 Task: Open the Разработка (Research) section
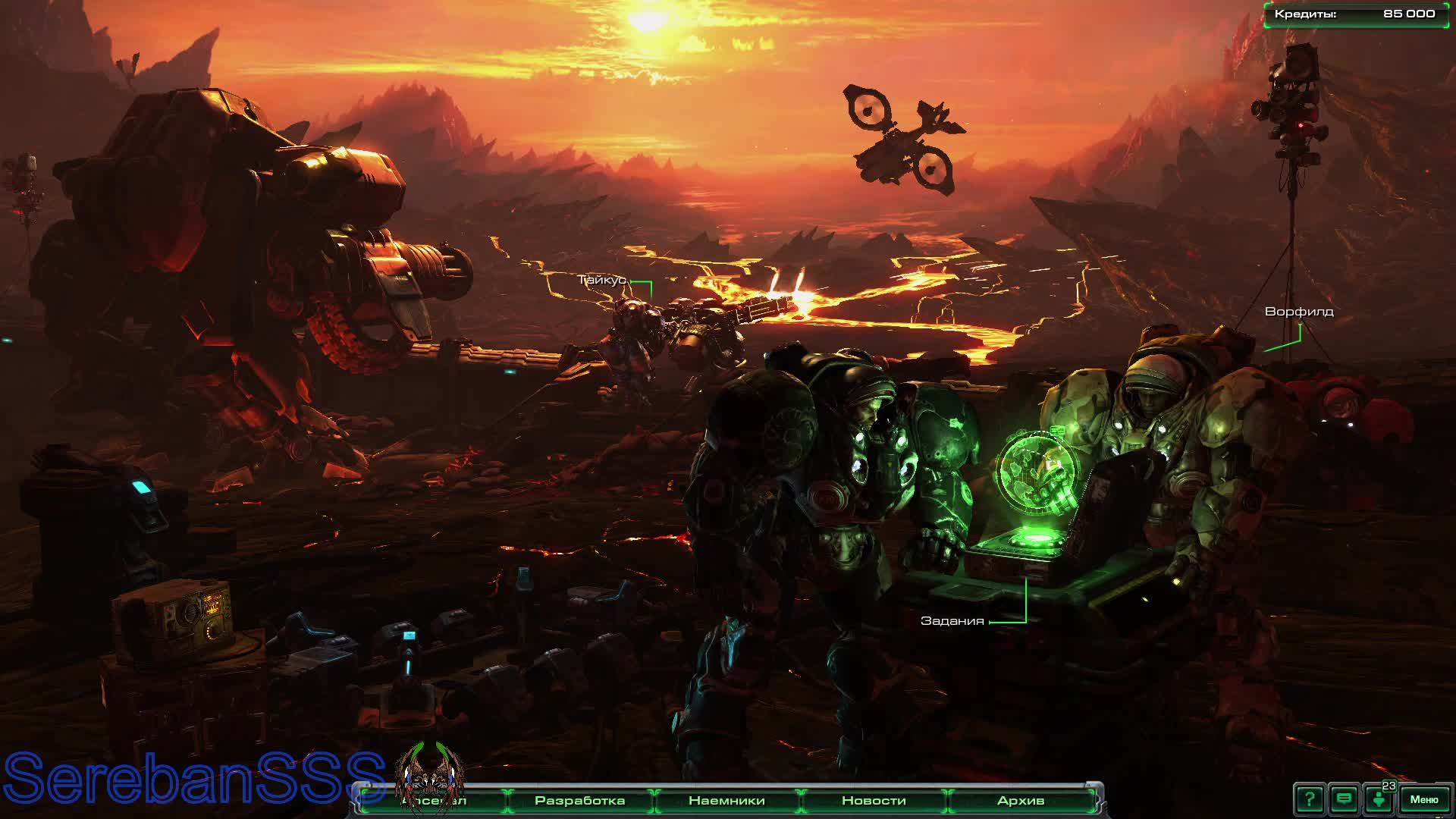pyautogui.click(x=579, y=801)
